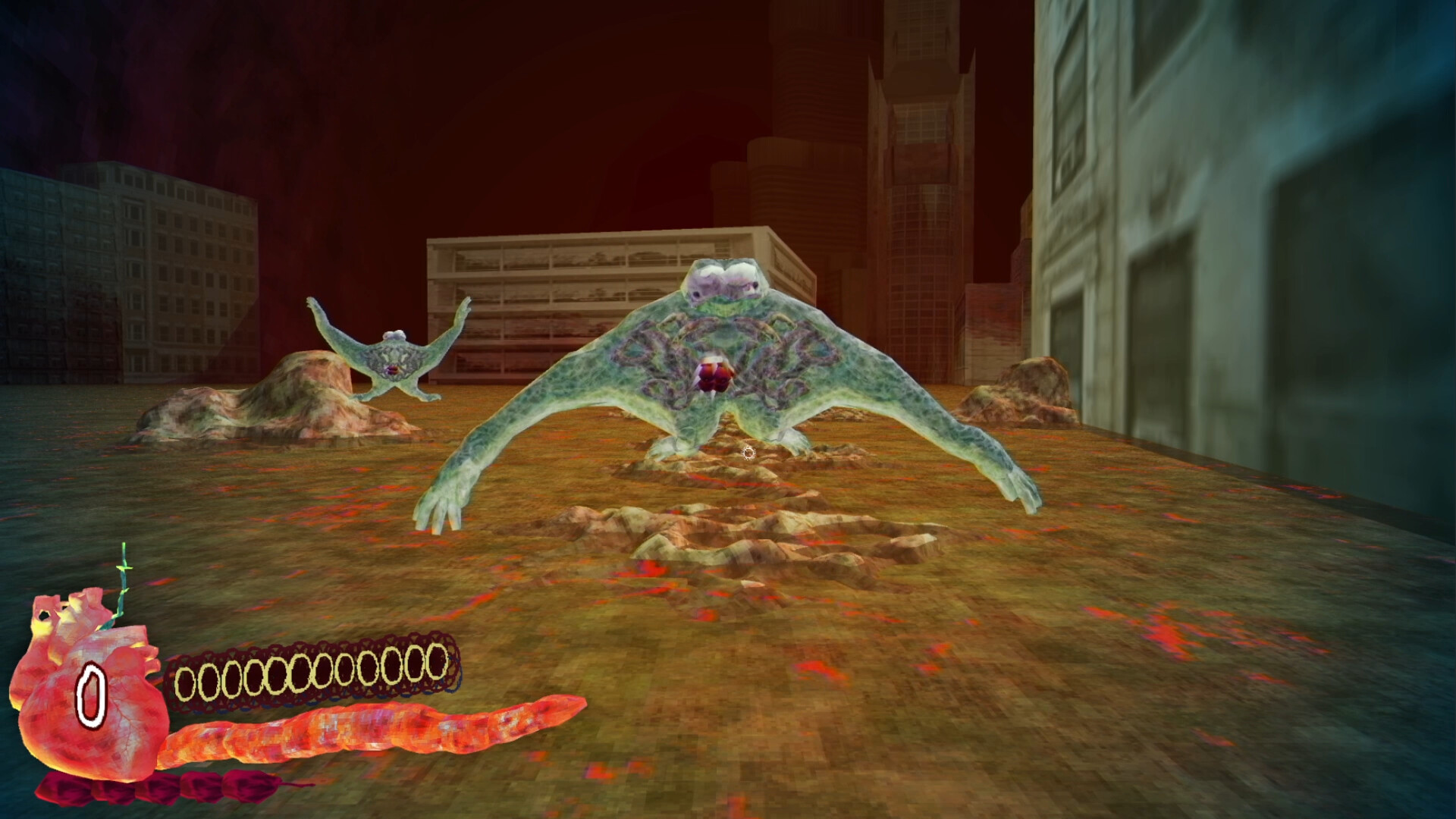The image size is (1456, 819).
Task: Click the crosshair reticle at screen center
Action: (749, 453)
